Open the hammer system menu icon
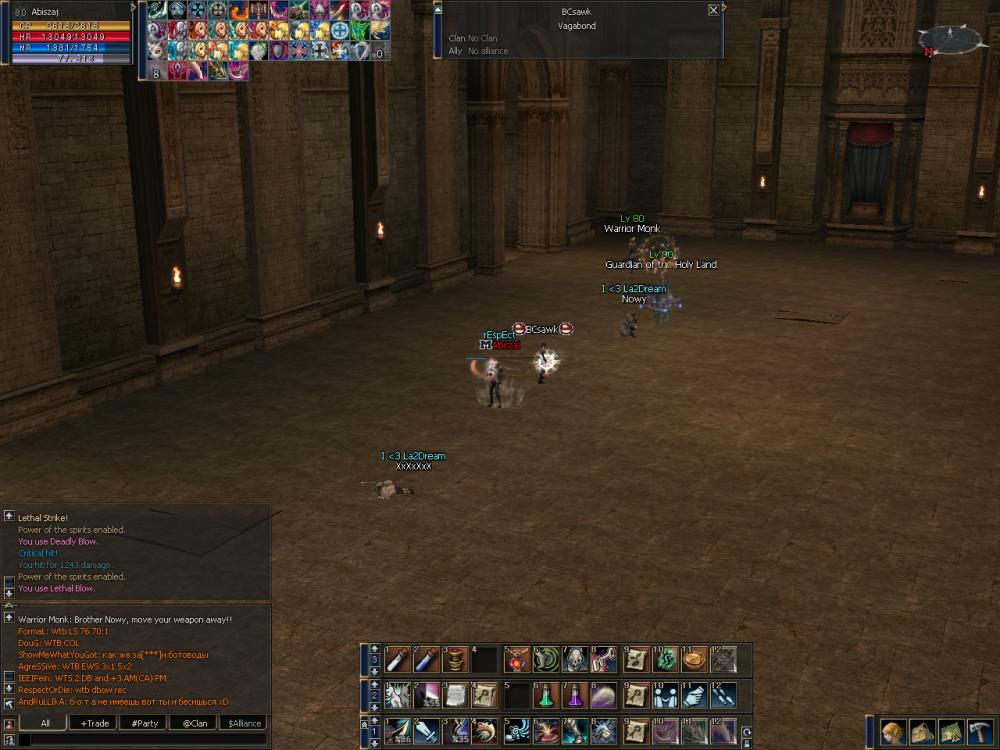This screenshot has width=1000, height=750. tap(980, 731)
